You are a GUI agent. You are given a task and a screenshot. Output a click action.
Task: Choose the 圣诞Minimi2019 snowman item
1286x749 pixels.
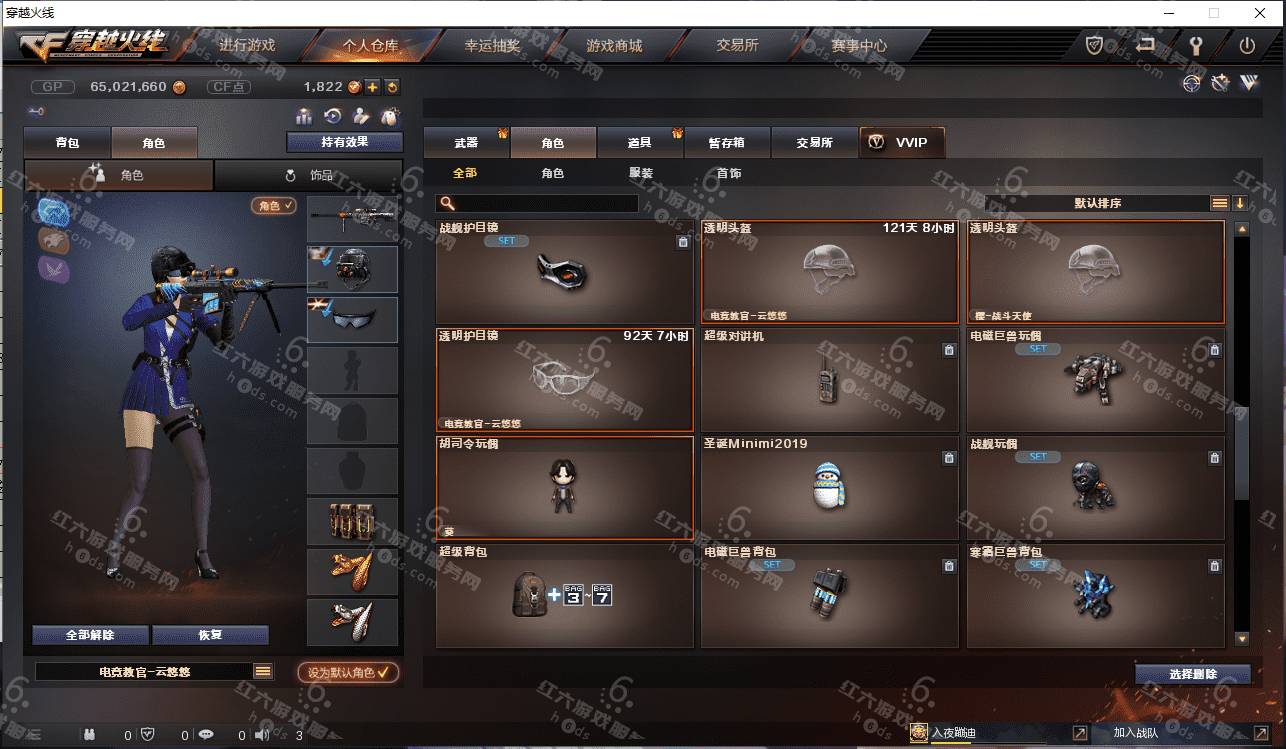point(829,489)
